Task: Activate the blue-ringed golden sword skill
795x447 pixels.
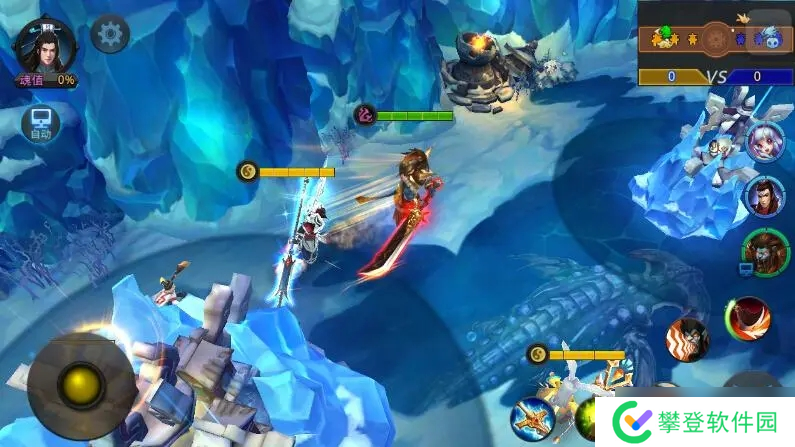Action: coord(533,416)
